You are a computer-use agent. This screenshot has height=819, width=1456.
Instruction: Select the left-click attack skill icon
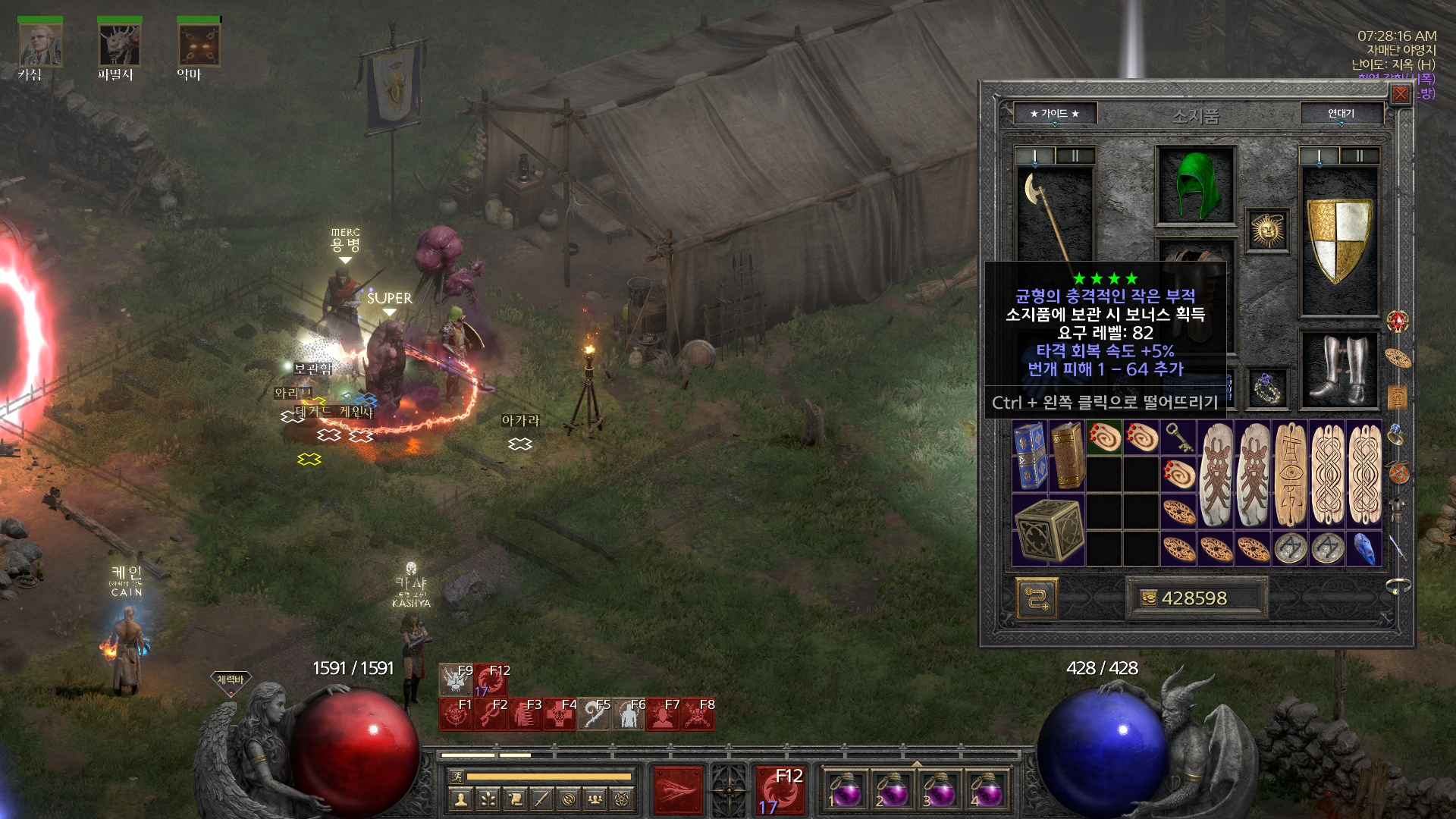[x=677, y=790]
